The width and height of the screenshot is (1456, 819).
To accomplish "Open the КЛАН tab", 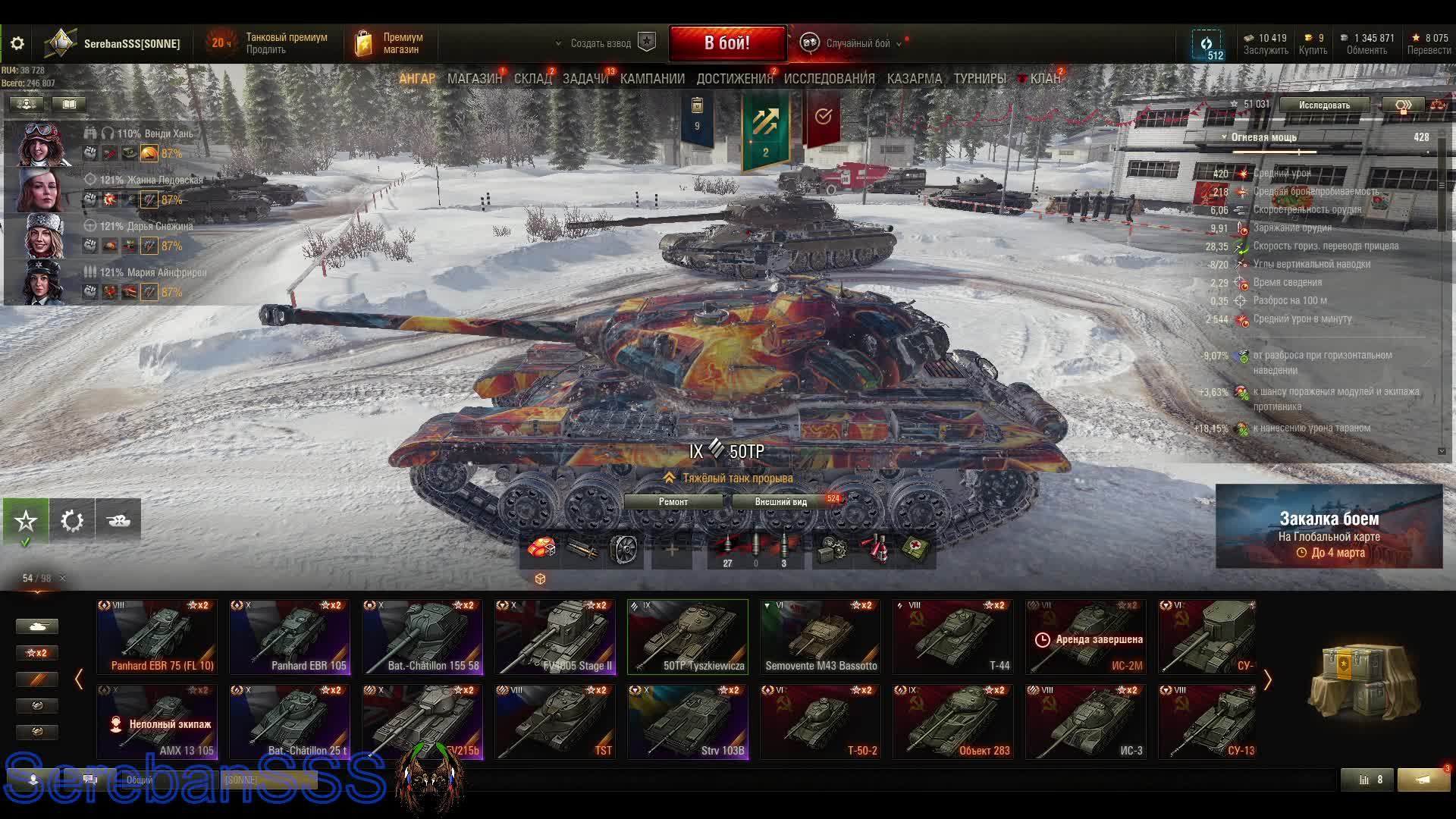I will pyautogui.click(x=1044, y=78).
